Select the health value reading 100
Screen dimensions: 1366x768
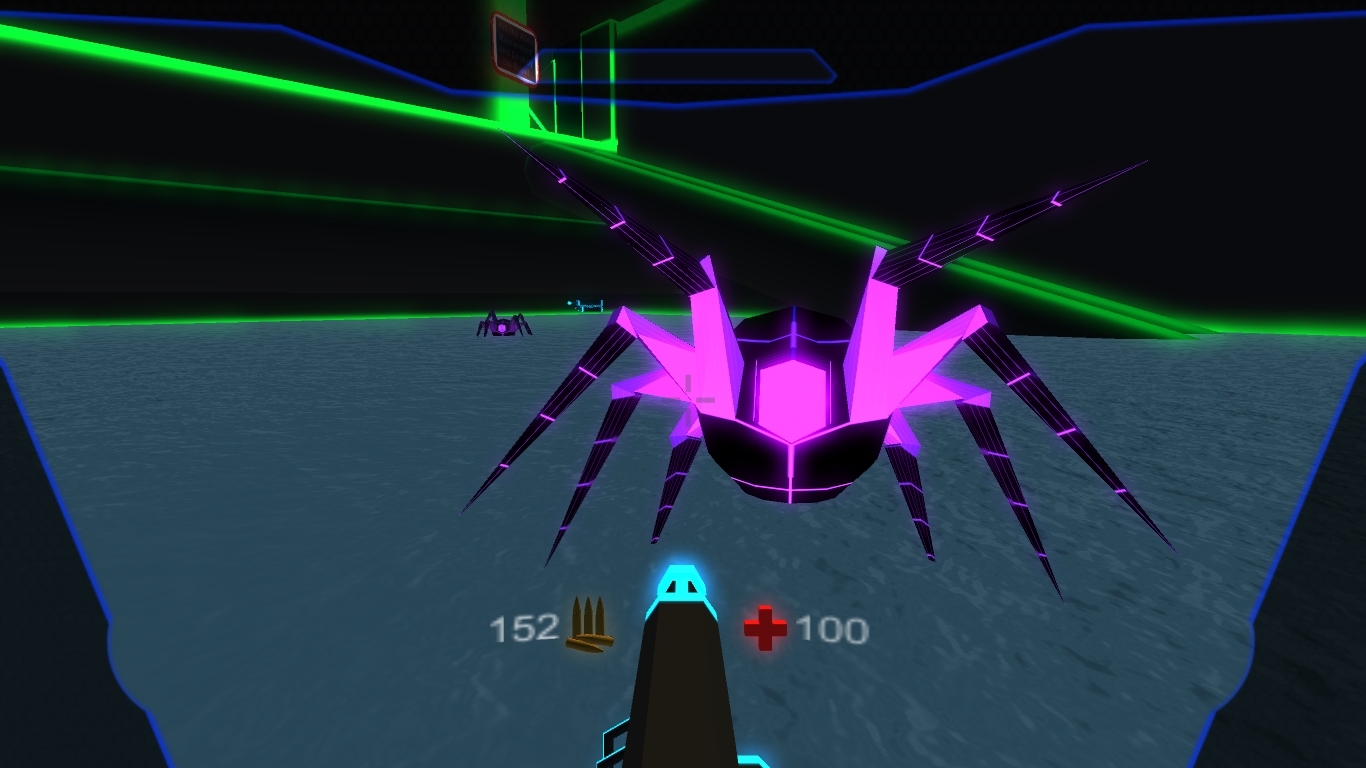point(834,629)
